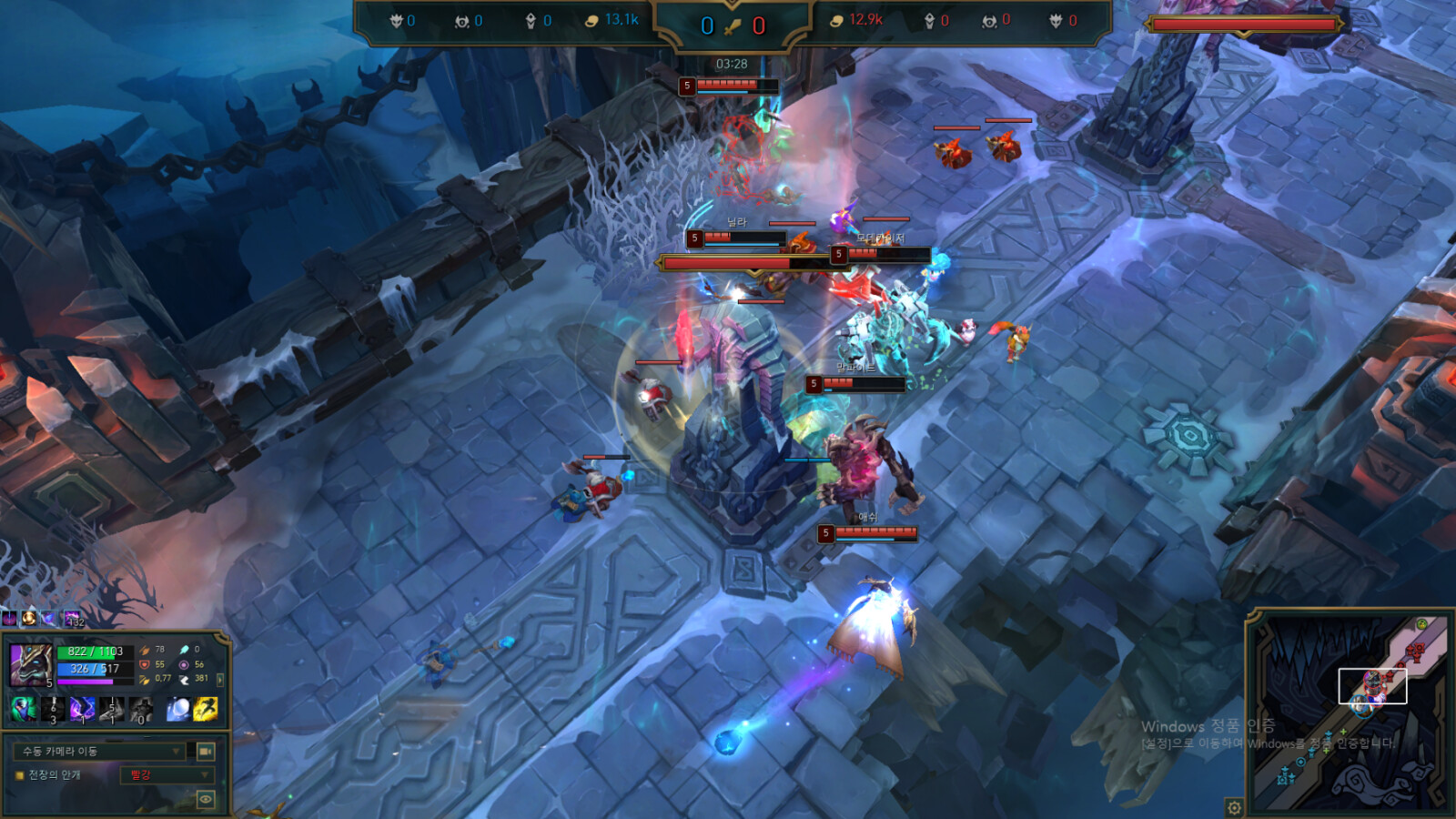Click the camera button beside the camera dropdown
Image resolution: width=1456 pixels, height=819 pixels.
tap(206, 751)
